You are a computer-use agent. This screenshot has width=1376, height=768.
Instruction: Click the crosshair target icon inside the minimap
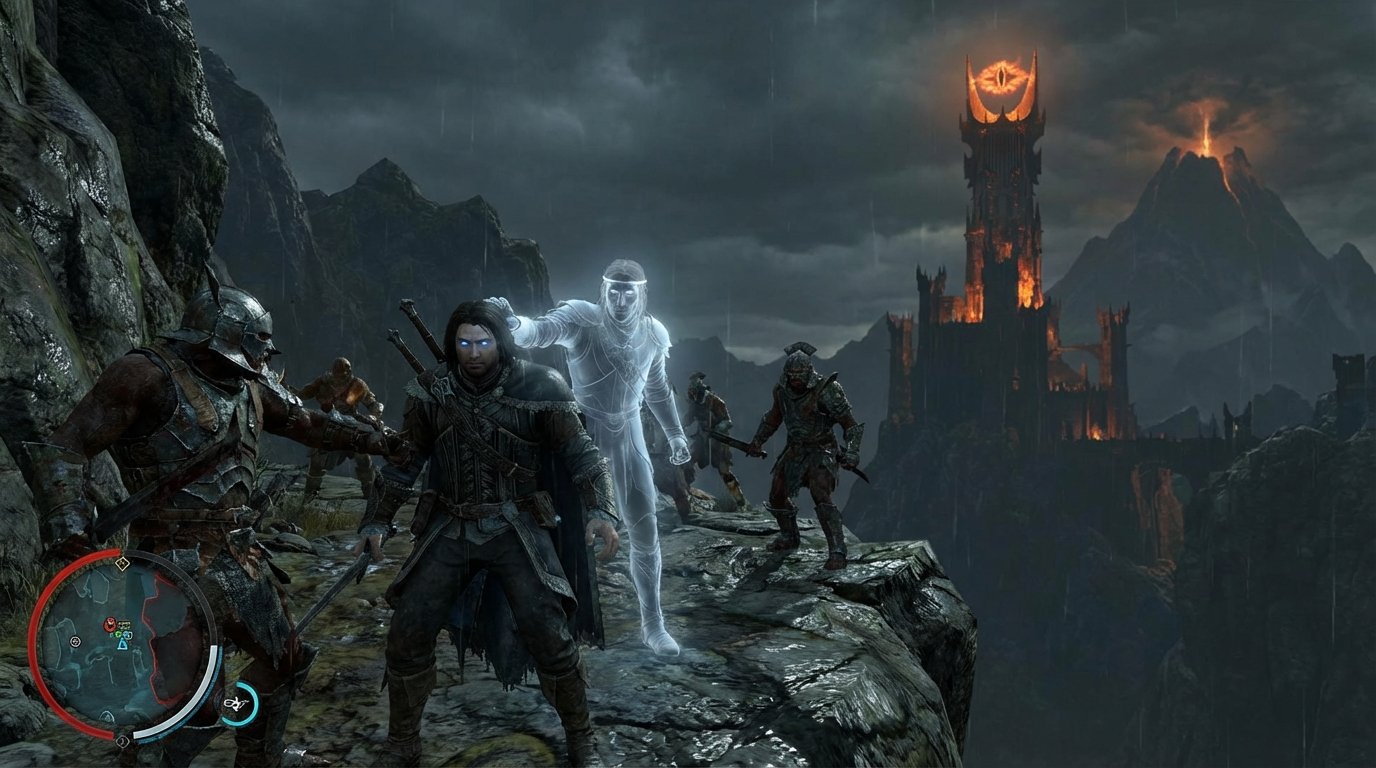(x=75, y=642)
